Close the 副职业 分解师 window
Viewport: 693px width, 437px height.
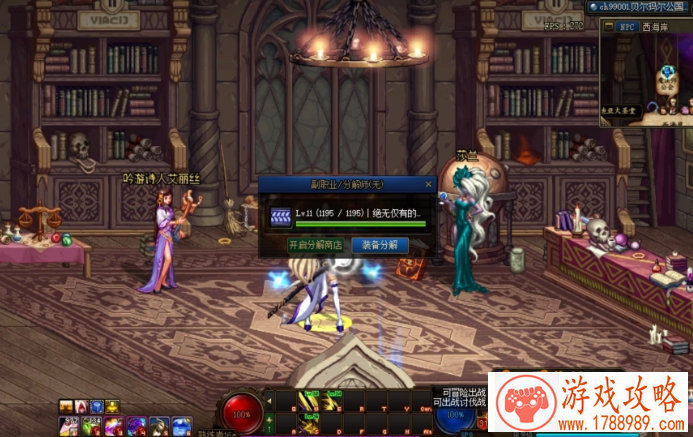429,184
